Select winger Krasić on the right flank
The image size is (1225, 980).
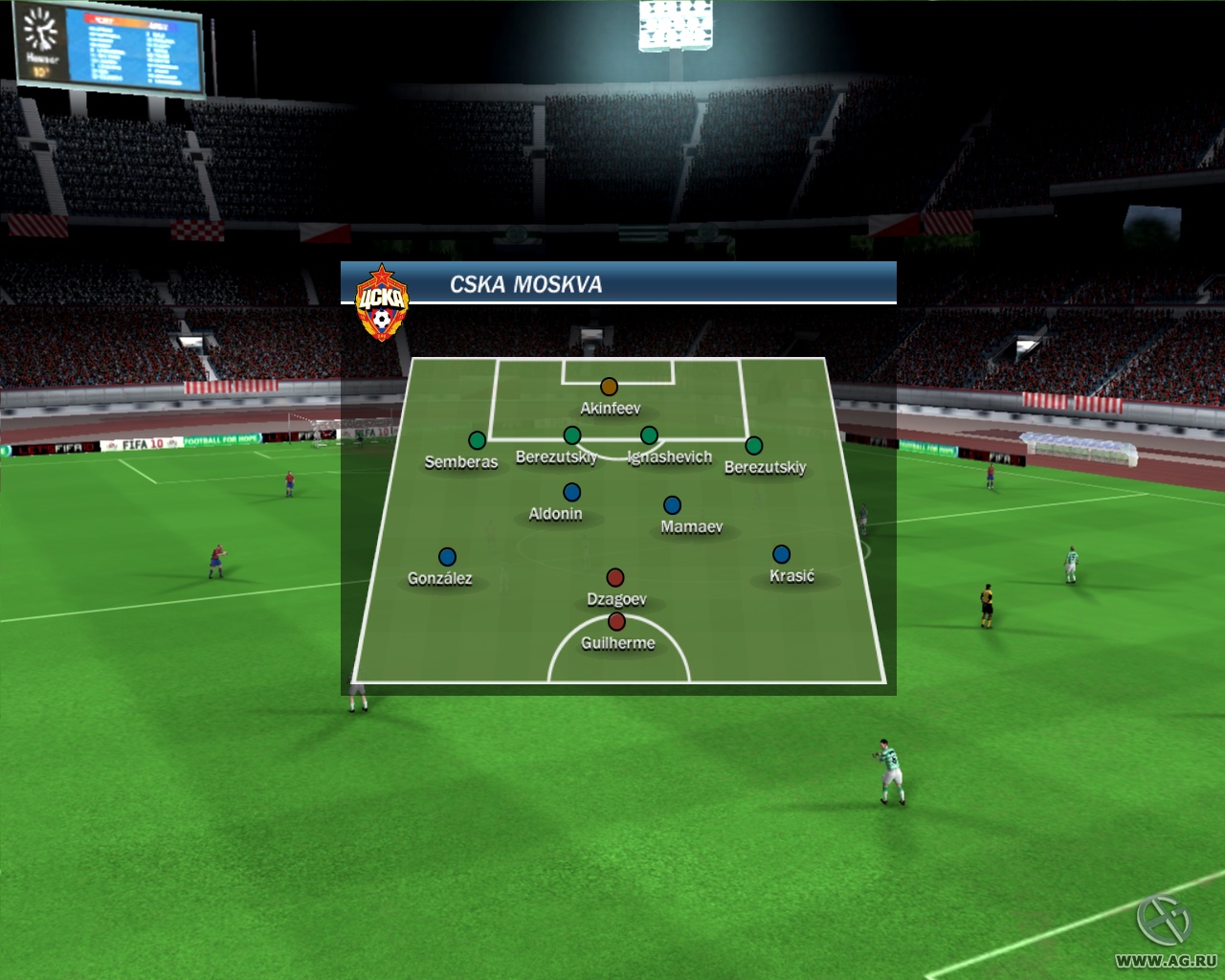(x=783, y=553)
